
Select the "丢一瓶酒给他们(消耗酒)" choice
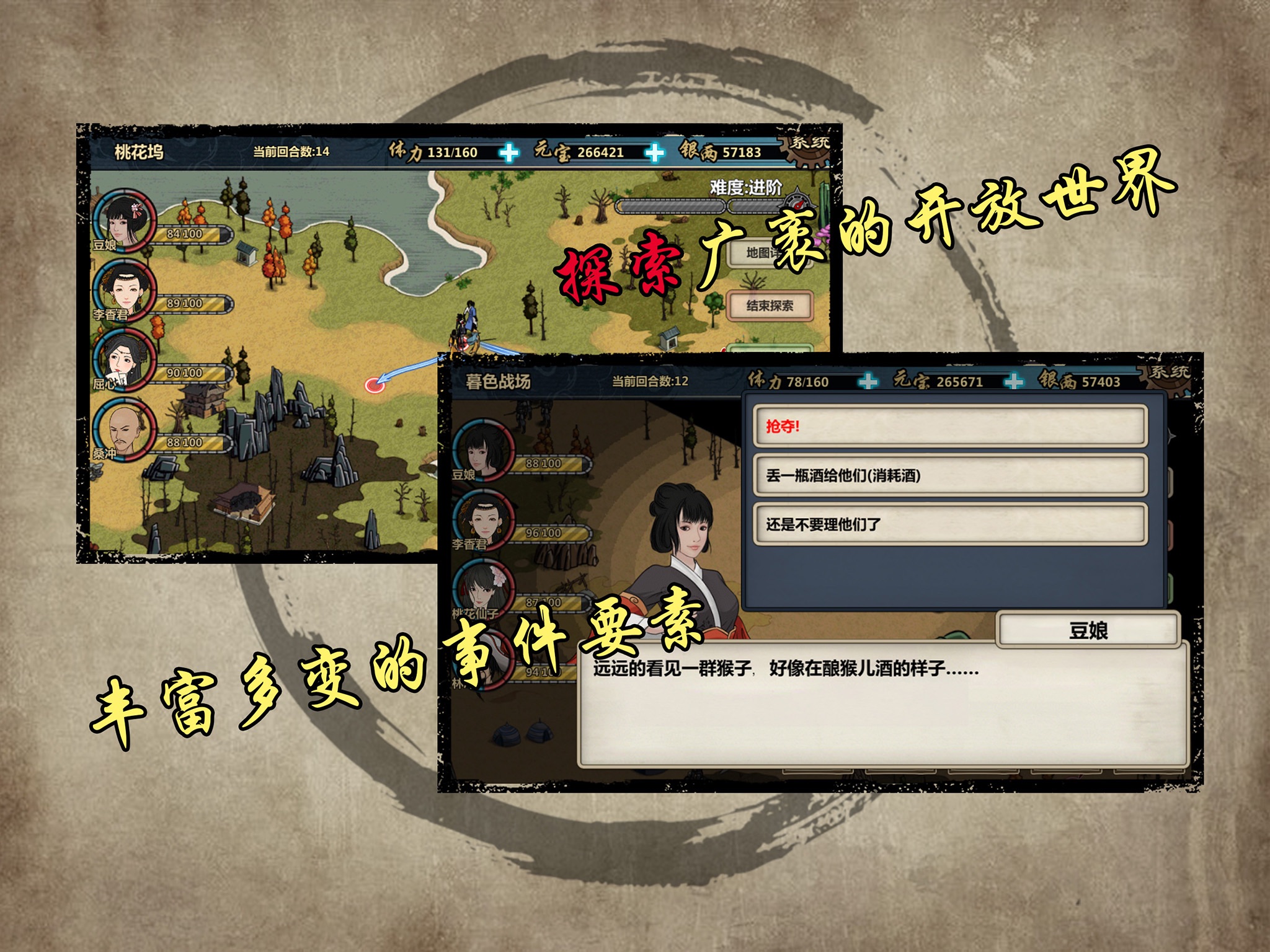pos(949,475)
